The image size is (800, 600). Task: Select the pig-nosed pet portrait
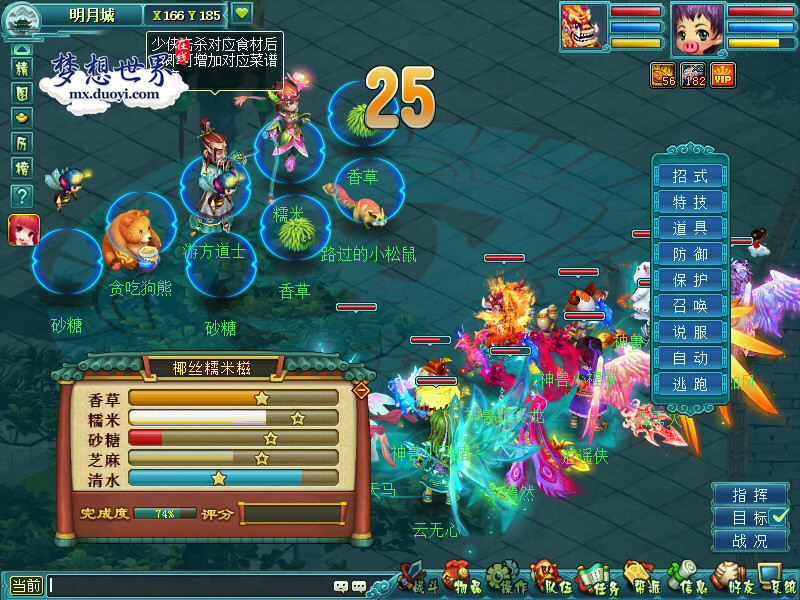click(x=696, y=29)
